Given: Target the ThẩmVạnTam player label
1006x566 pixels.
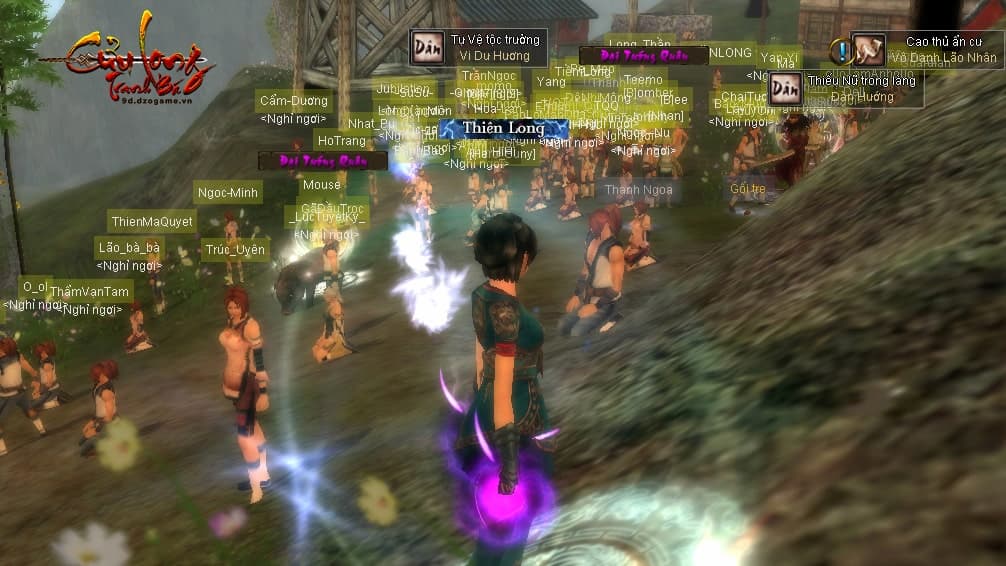Looking at the screenshot, I should click(90, 292).
